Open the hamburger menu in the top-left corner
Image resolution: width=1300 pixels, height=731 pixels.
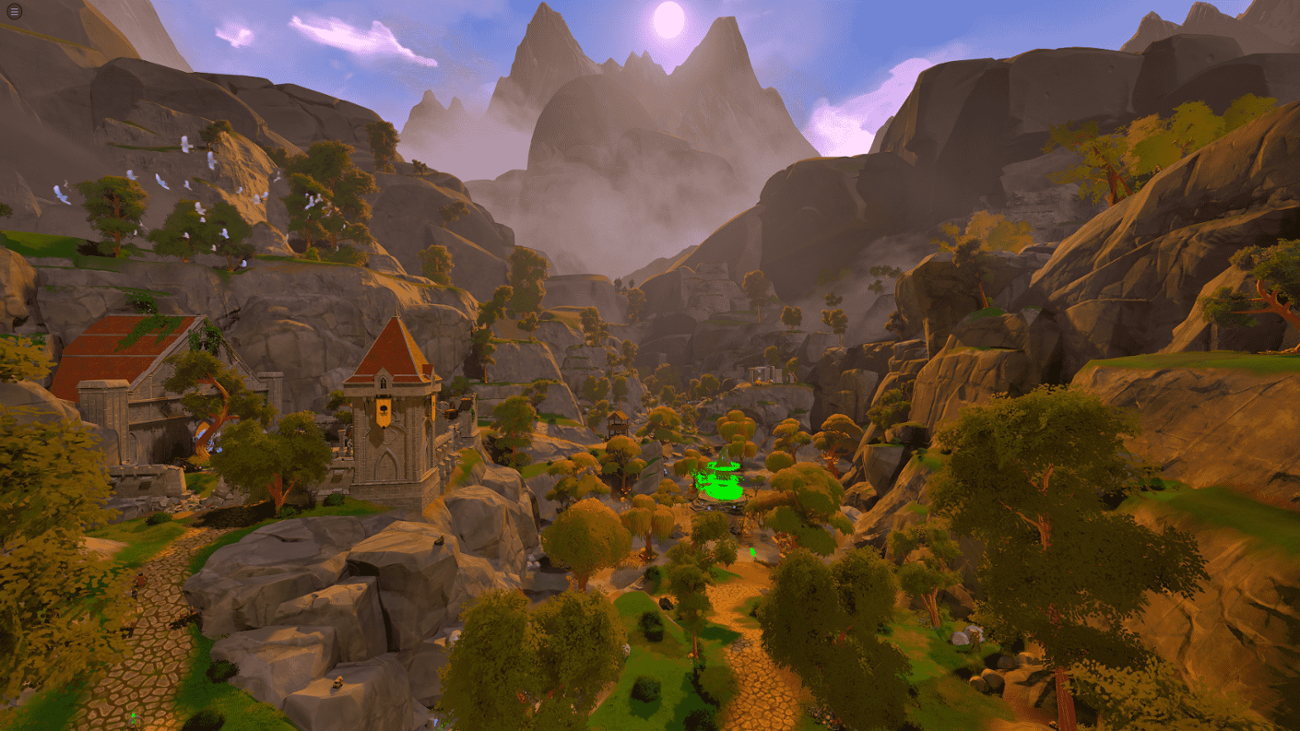14,13
